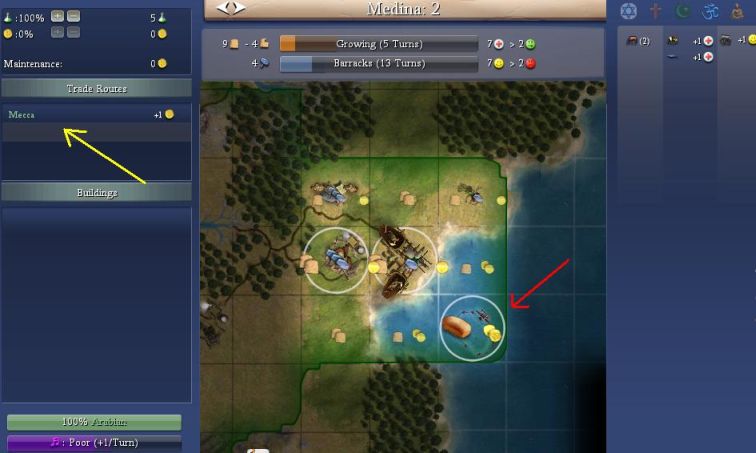Screen dimensions: 756x453
Task: Decrease the gold rate with the minus button
Action: pyautogui.click(x=74, y=32)
